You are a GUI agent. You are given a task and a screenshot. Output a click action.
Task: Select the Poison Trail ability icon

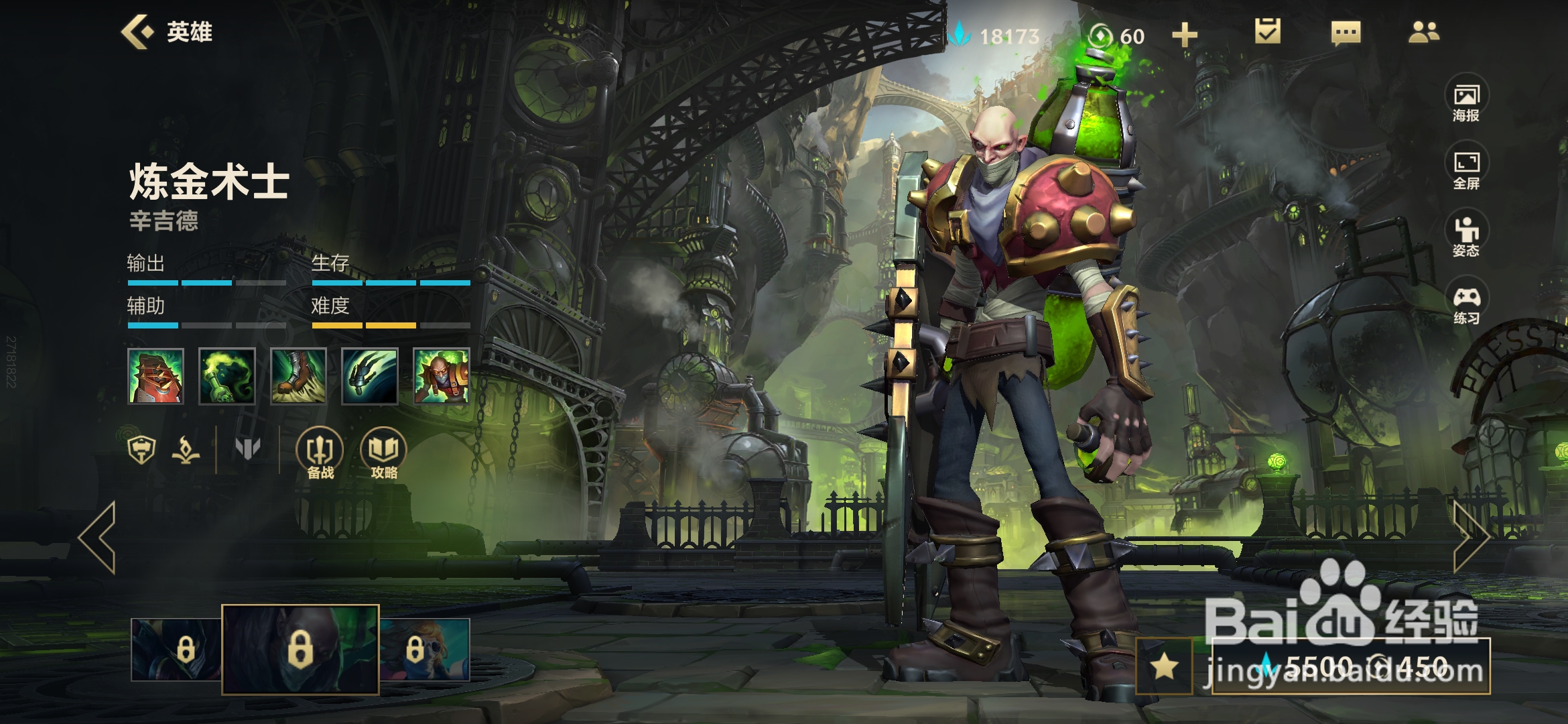click(227, 376)
